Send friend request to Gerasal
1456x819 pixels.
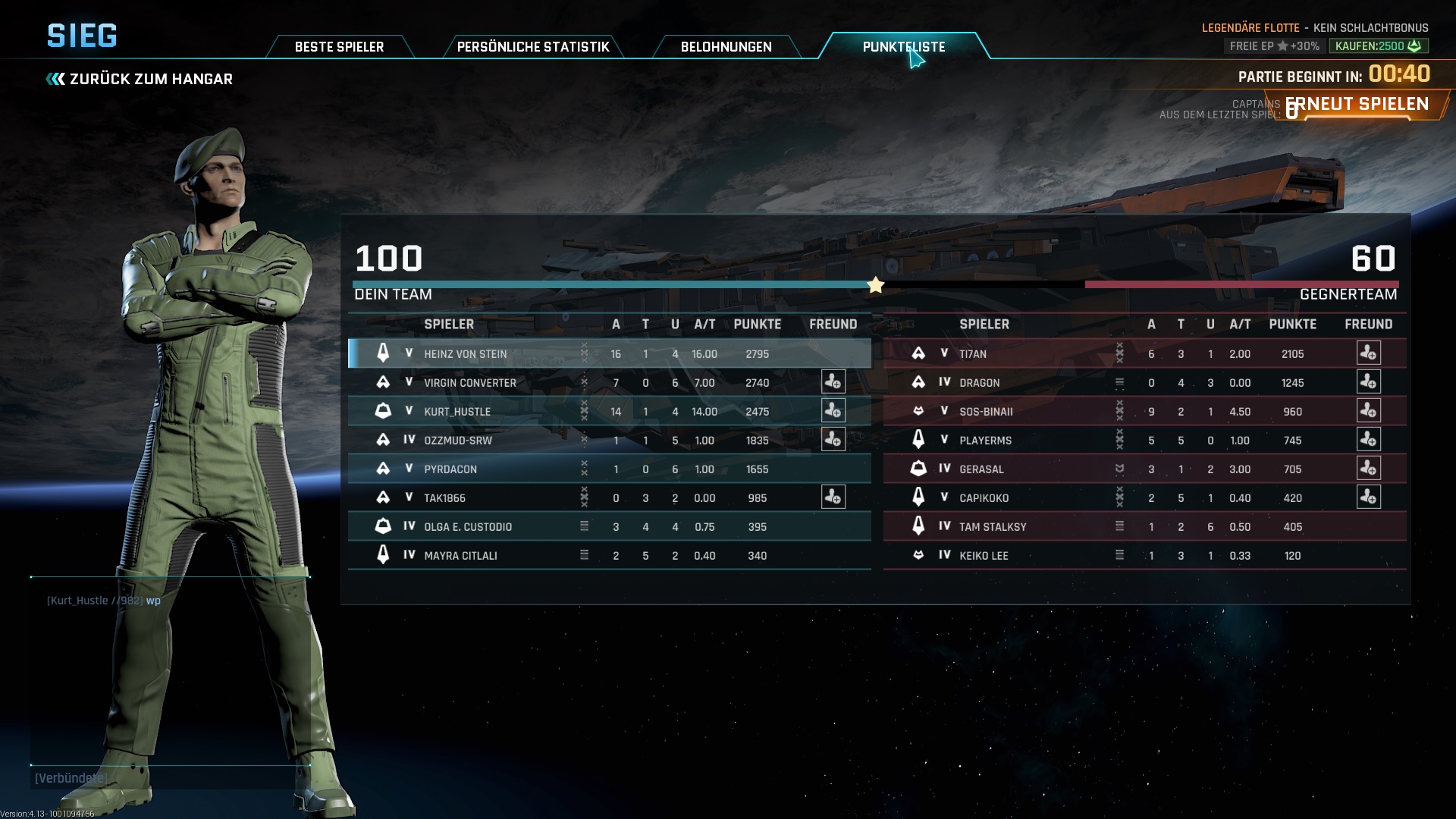(1368, 469)
